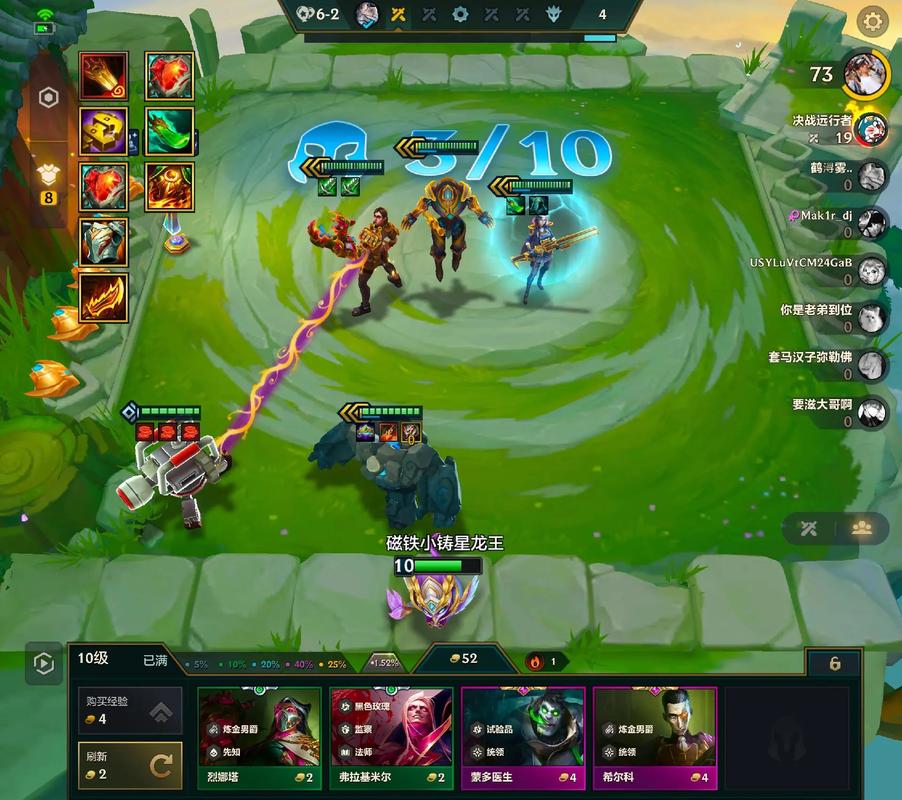902x800 pixels.
Task: Open the armor trait icon showing 8
Action: click(47, 180)
